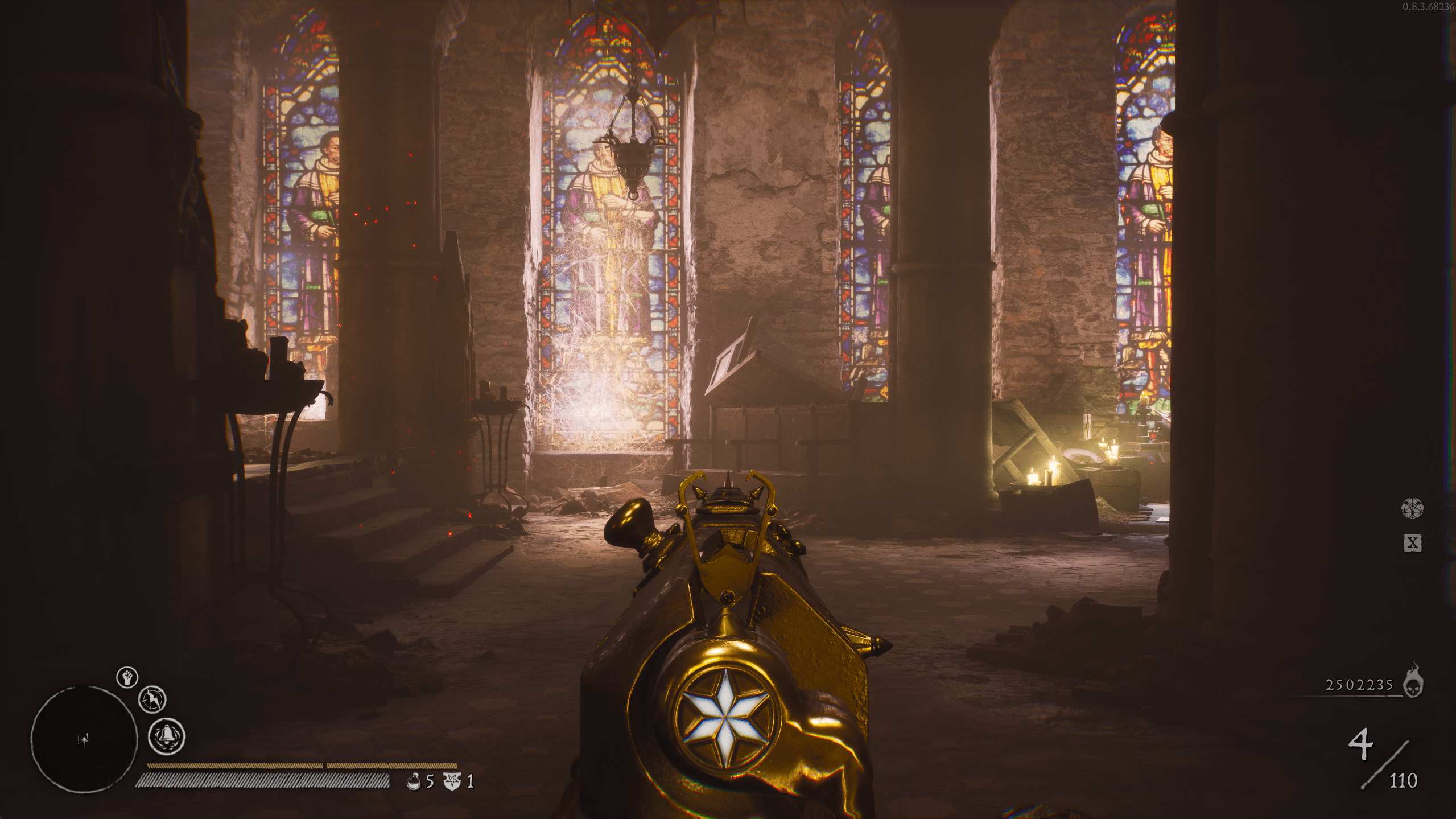Select the pentagram sphere icon
1456x819 pixels.
[x=1412, y=508]
